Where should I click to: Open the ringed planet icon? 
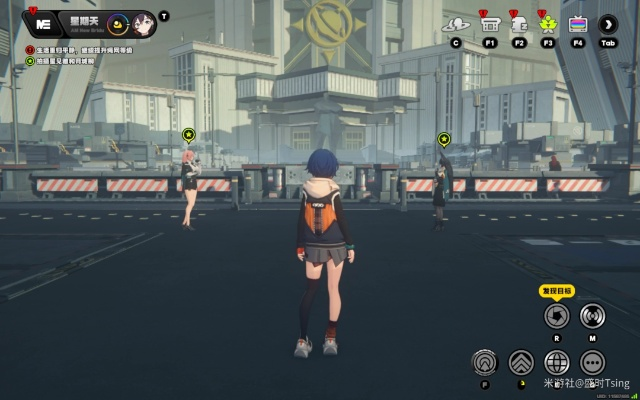(456, 24)
